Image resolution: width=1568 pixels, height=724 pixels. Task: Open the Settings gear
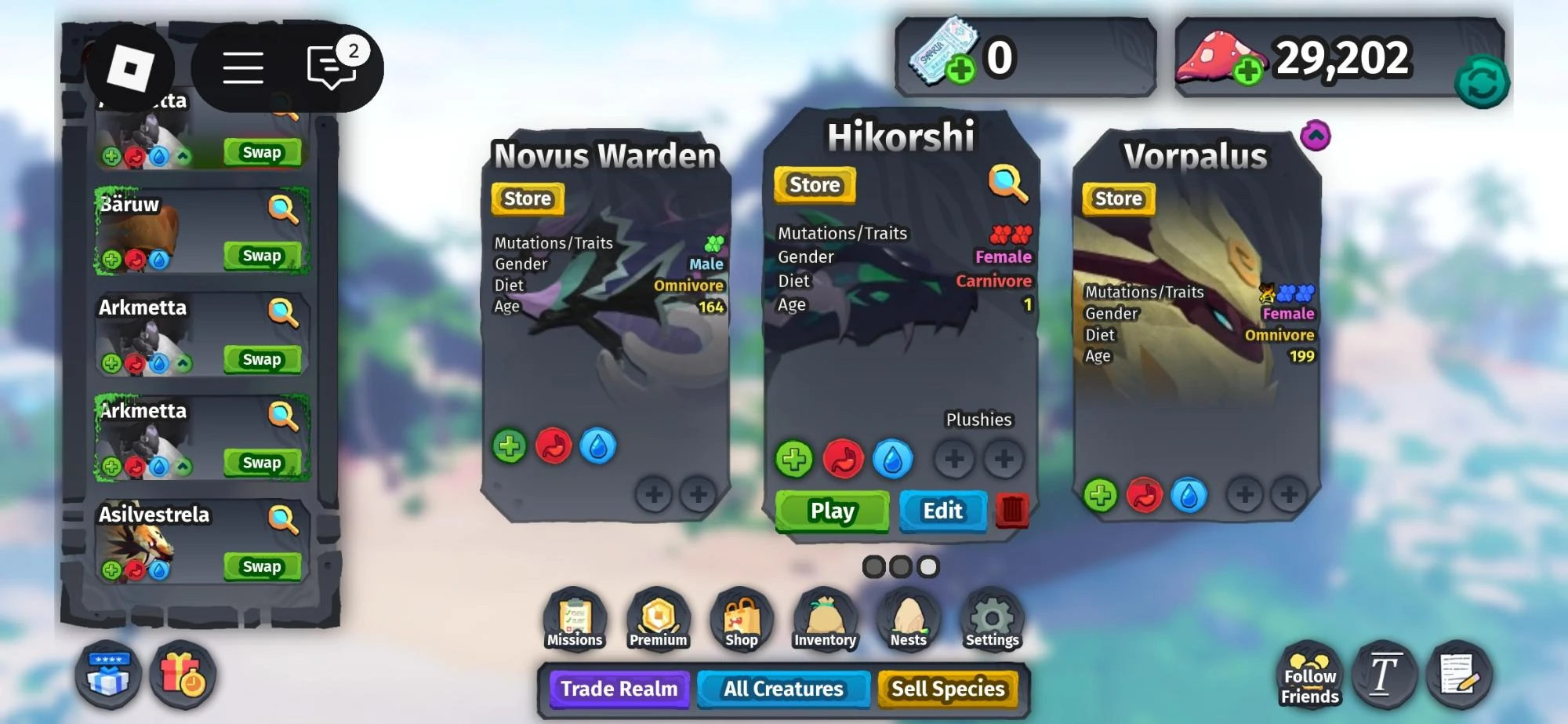point(992,620)
